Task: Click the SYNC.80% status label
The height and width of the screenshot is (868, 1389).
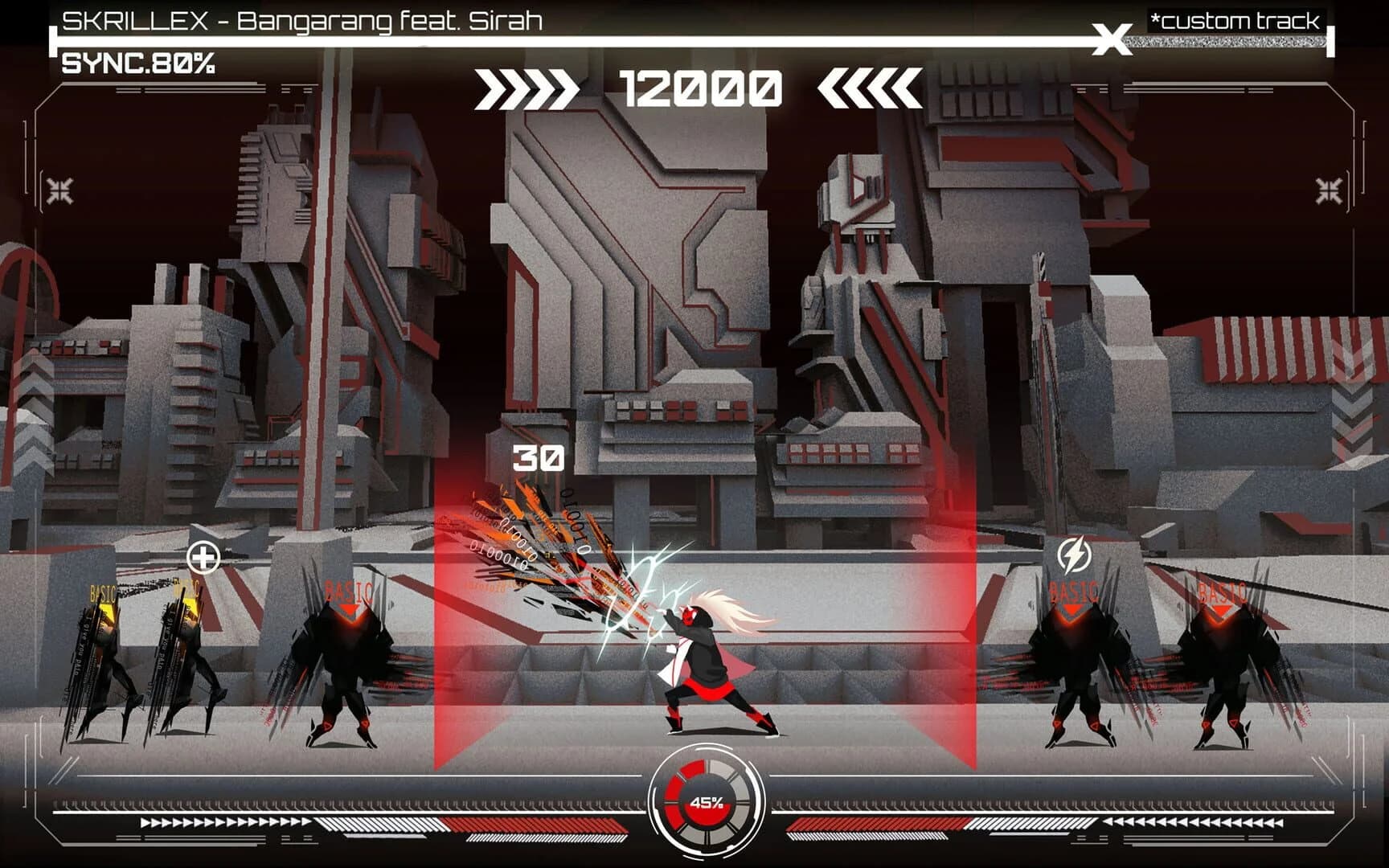Action: (x=138, y=62)
